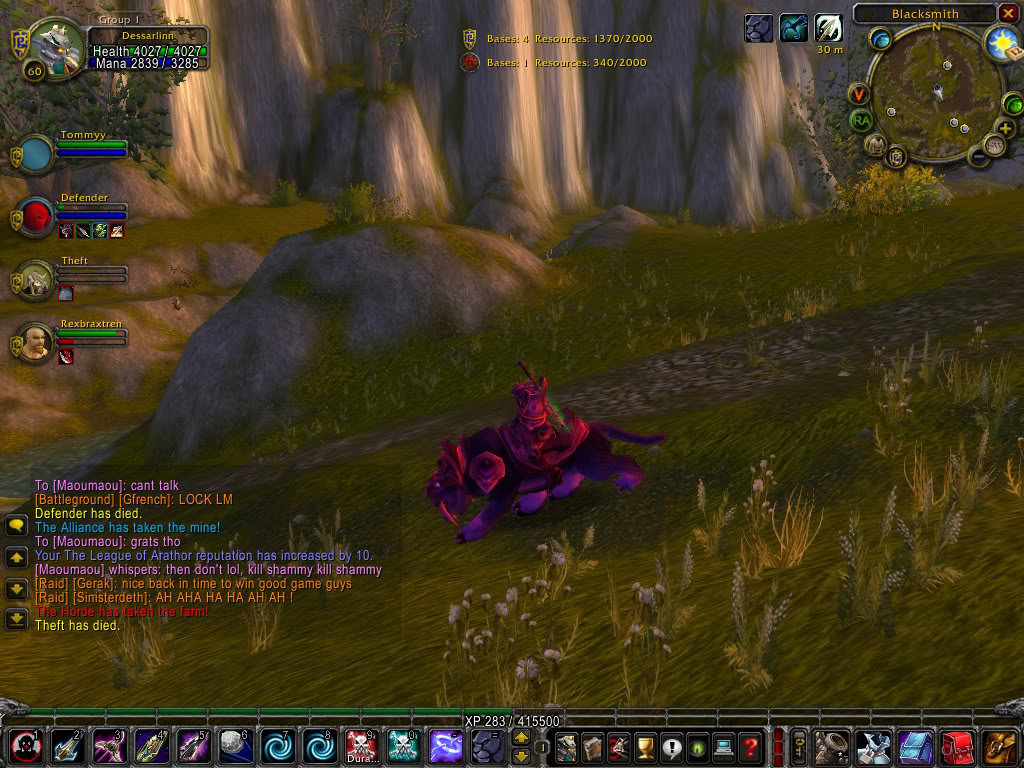Close the Blacksmith minimap header
This screenshot has width=1024, height=768.
click(1008, 13)
